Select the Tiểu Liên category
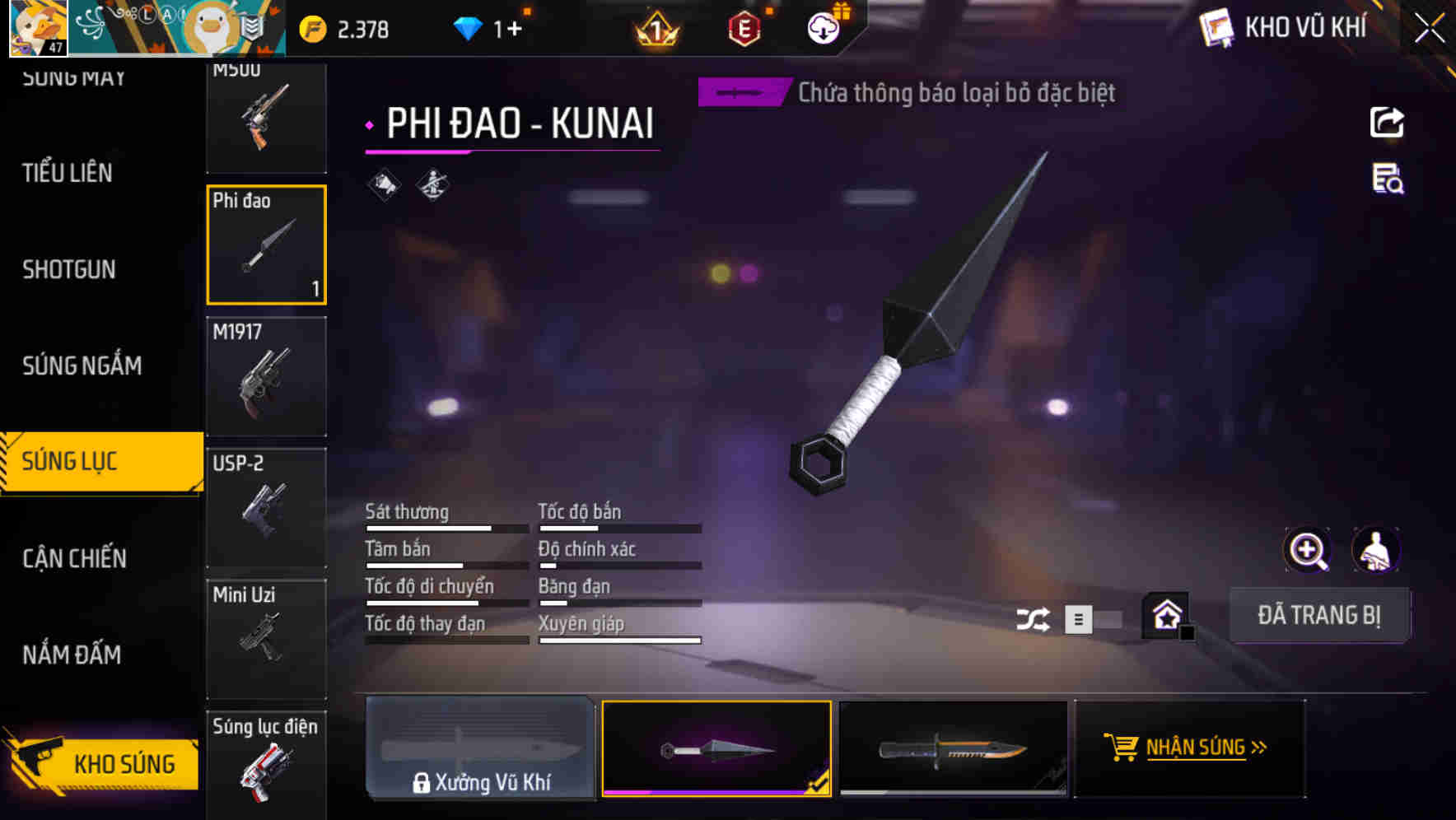The height and width of the screenshot is (820, 1456). (x=68, y=173)
